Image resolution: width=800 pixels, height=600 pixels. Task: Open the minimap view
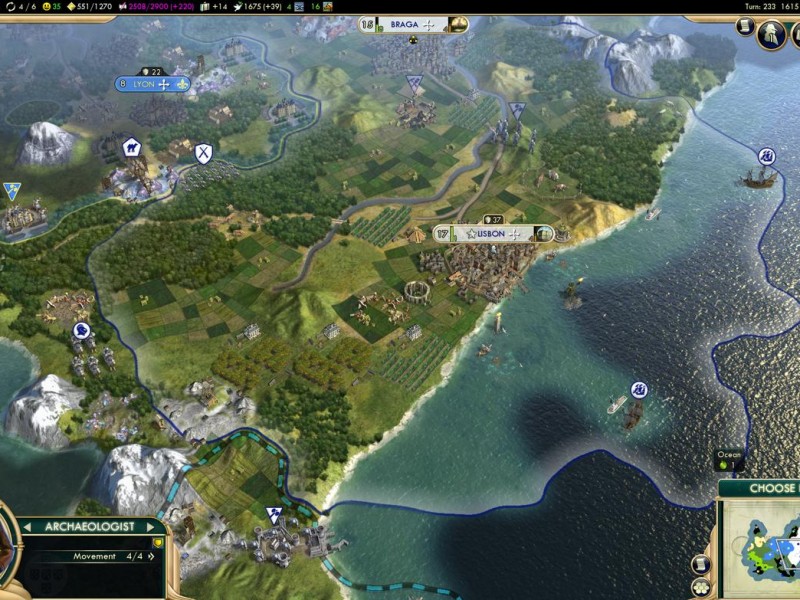tap(762, 546)
